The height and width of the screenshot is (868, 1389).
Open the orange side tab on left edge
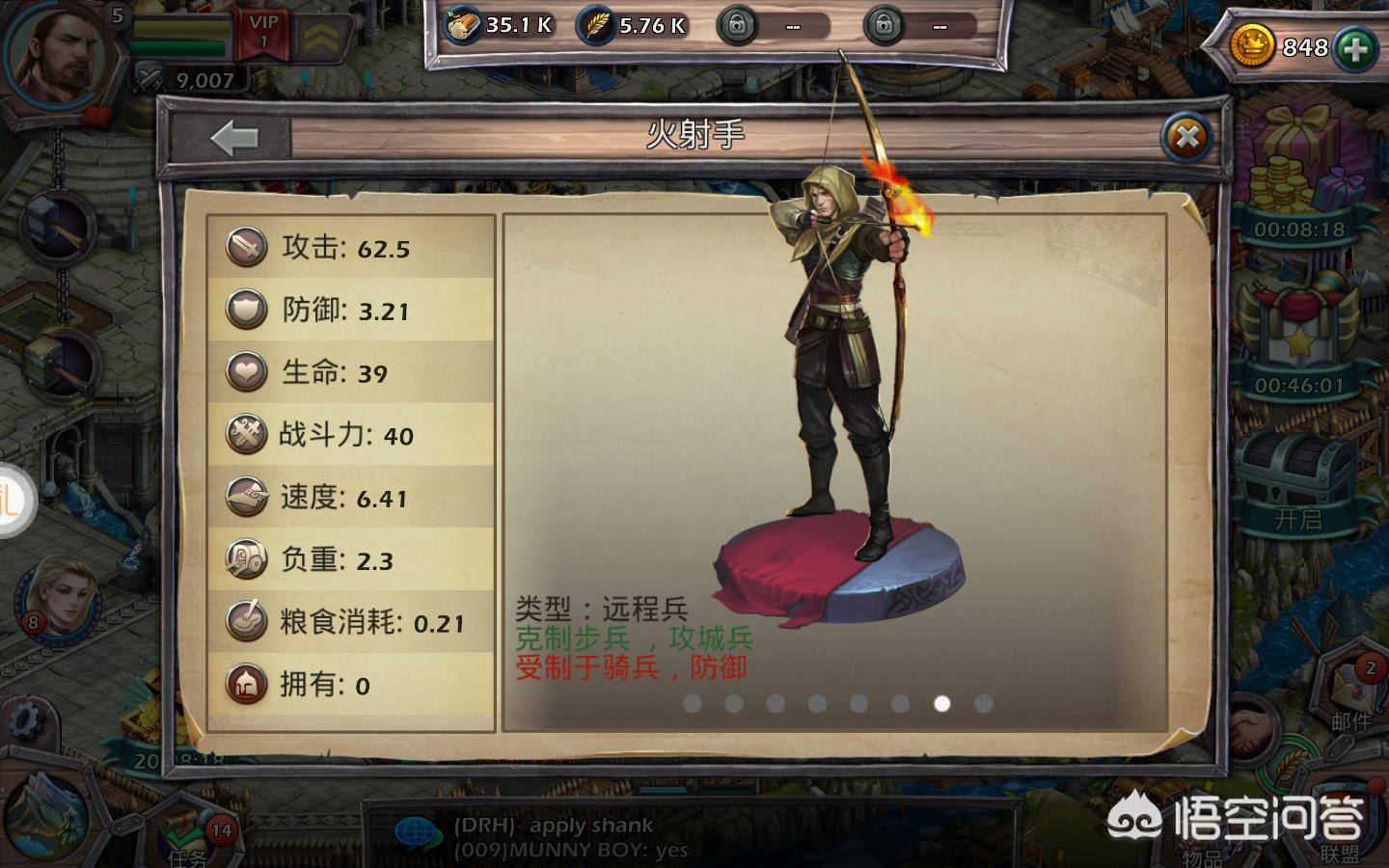(14, 502)
